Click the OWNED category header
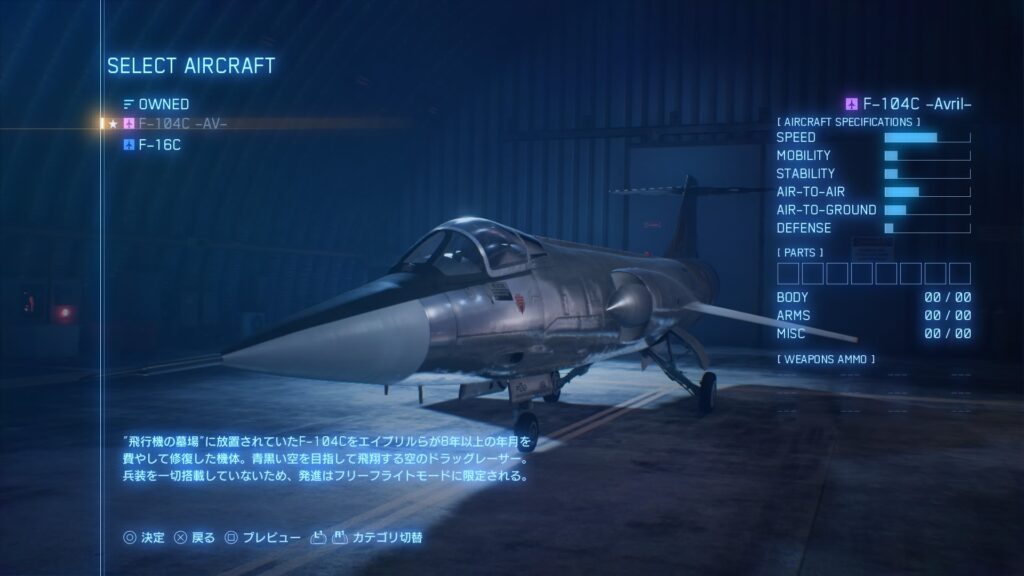This screenshot has width=1024, height=576. (163, 104)
